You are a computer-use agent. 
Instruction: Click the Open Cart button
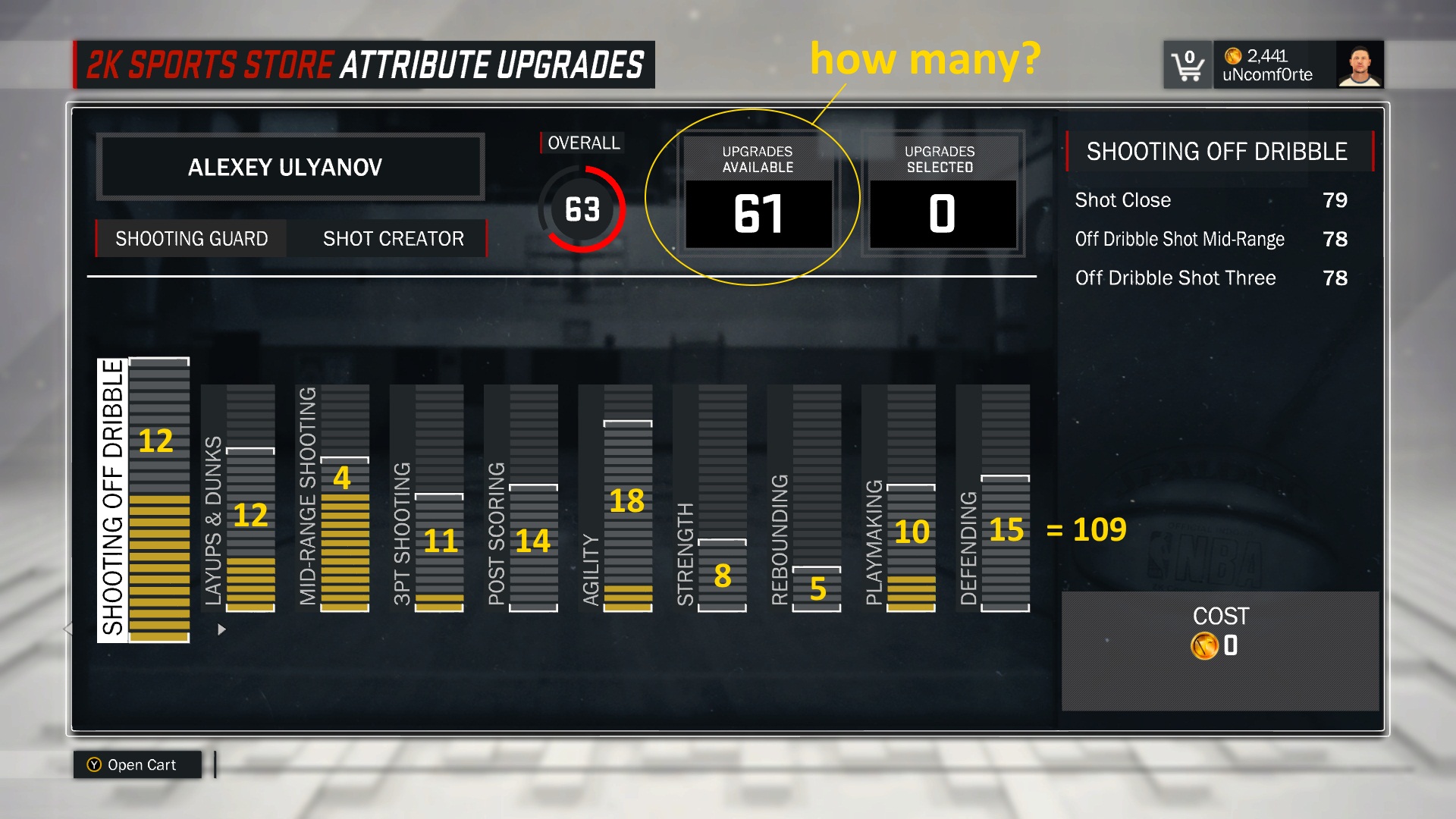pyautogui.click(x=138, y=764)
